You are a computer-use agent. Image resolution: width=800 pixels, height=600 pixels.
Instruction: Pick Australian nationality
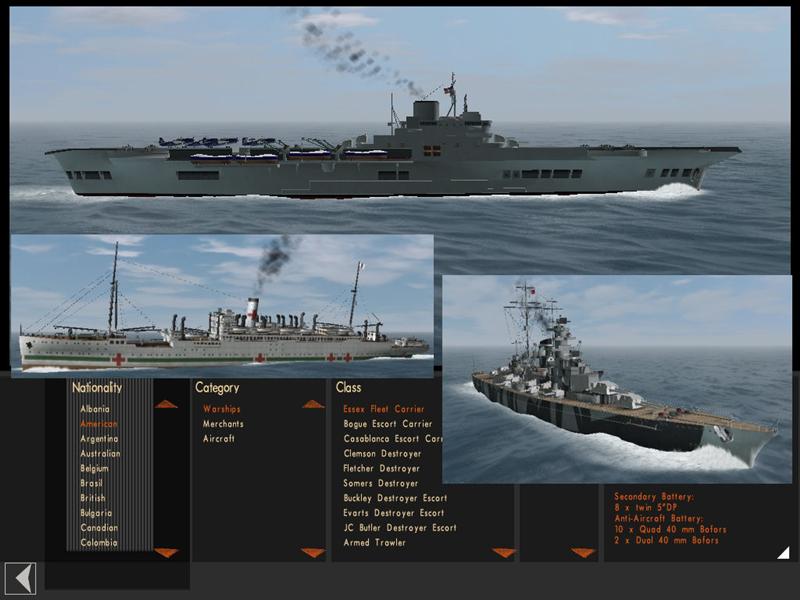[x=100, y=454]
